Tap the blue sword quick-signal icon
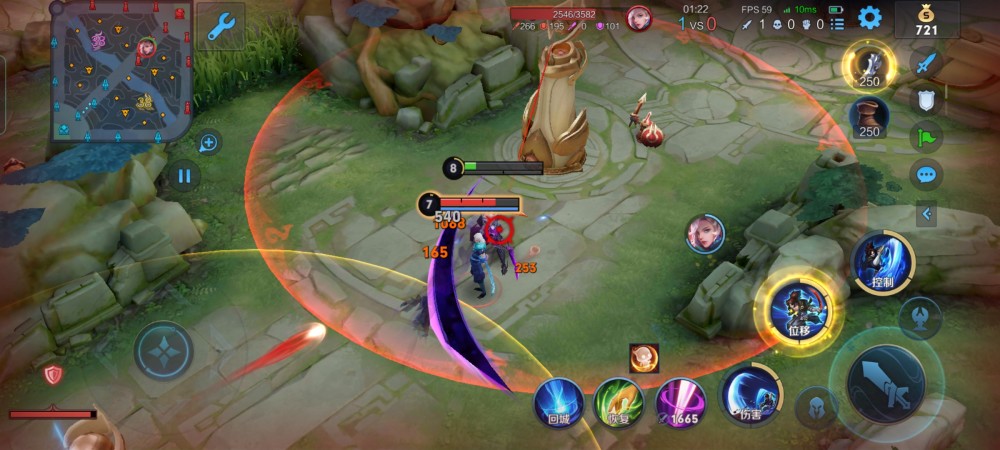Viewport: 1000px width, 450px height. coord(927,63)
